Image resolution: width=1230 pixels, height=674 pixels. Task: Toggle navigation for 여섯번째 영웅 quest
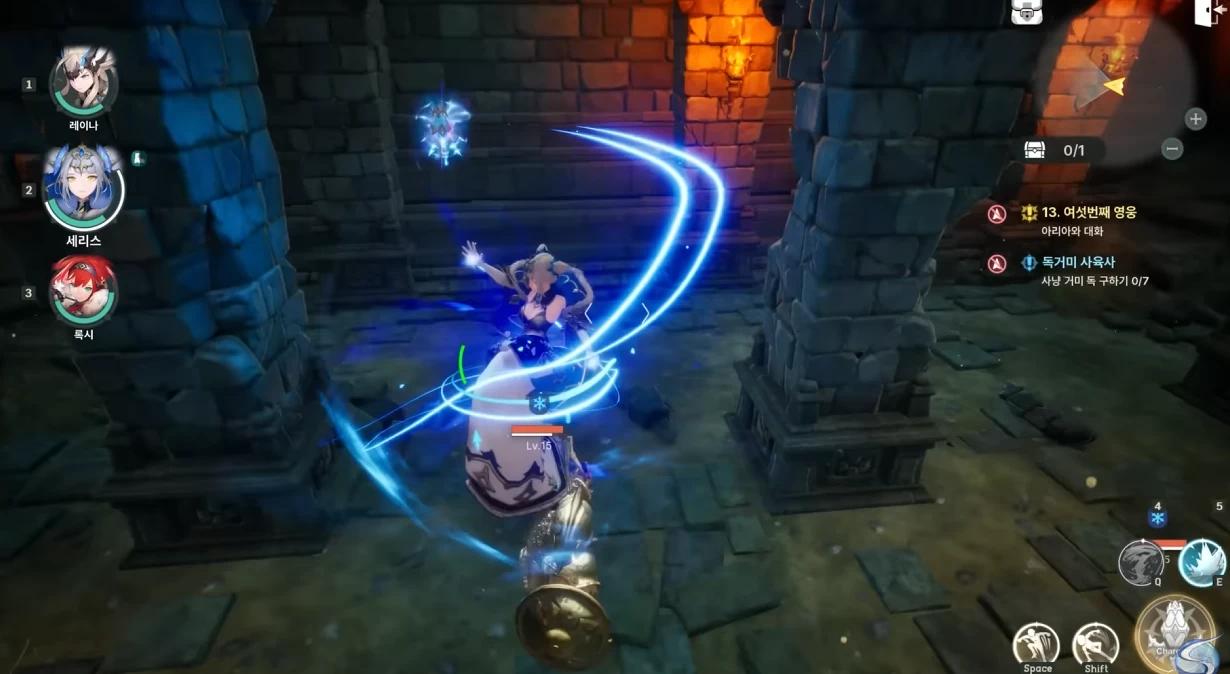coord(997,214)
